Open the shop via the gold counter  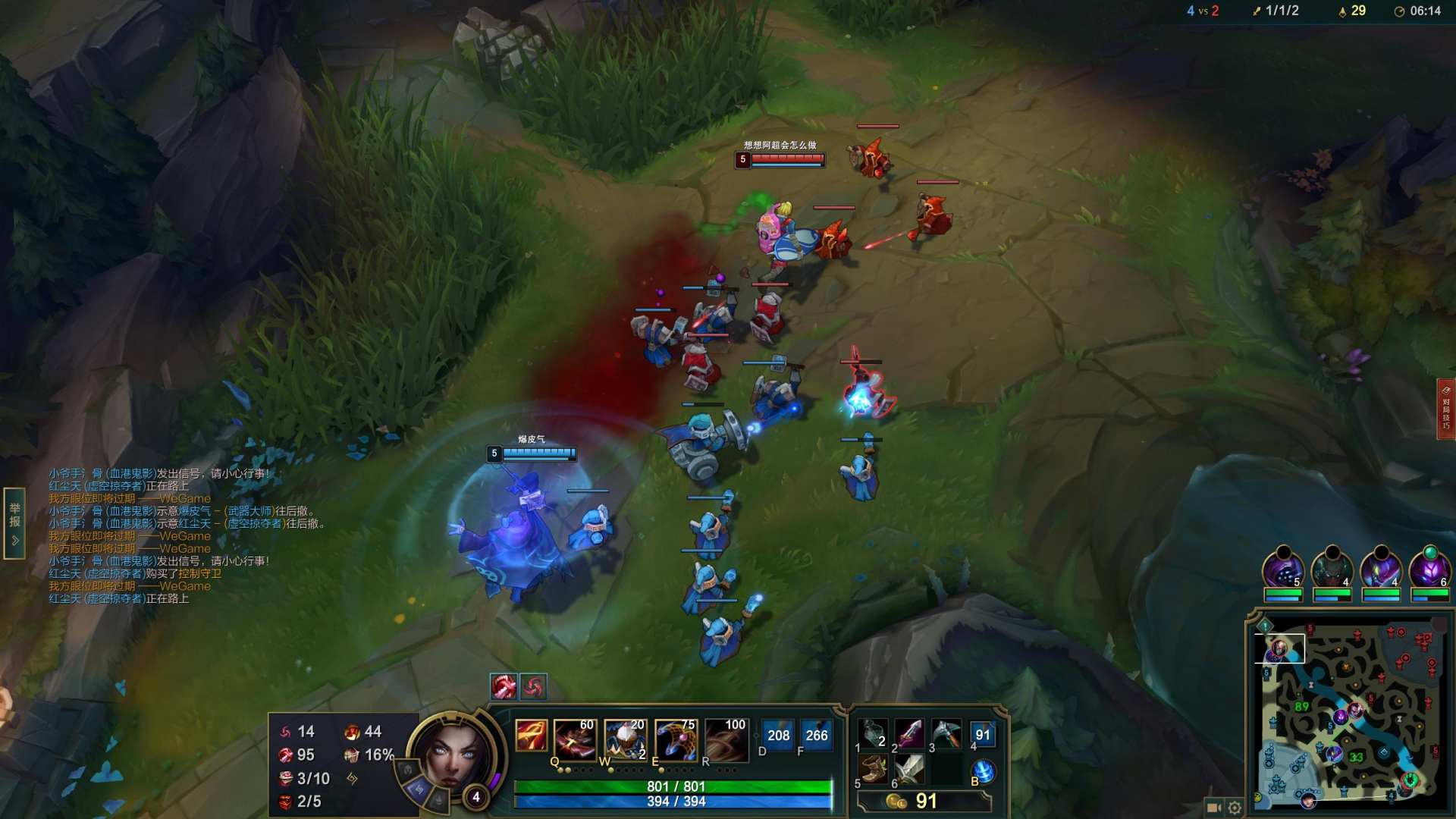tap(923, 802)
